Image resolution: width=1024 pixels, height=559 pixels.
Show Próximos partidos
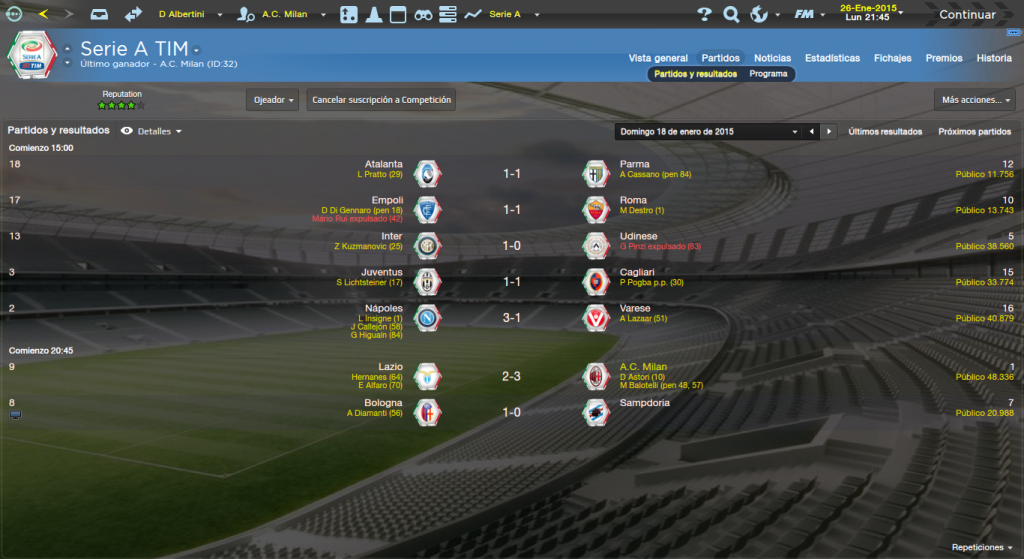[974, 131]
